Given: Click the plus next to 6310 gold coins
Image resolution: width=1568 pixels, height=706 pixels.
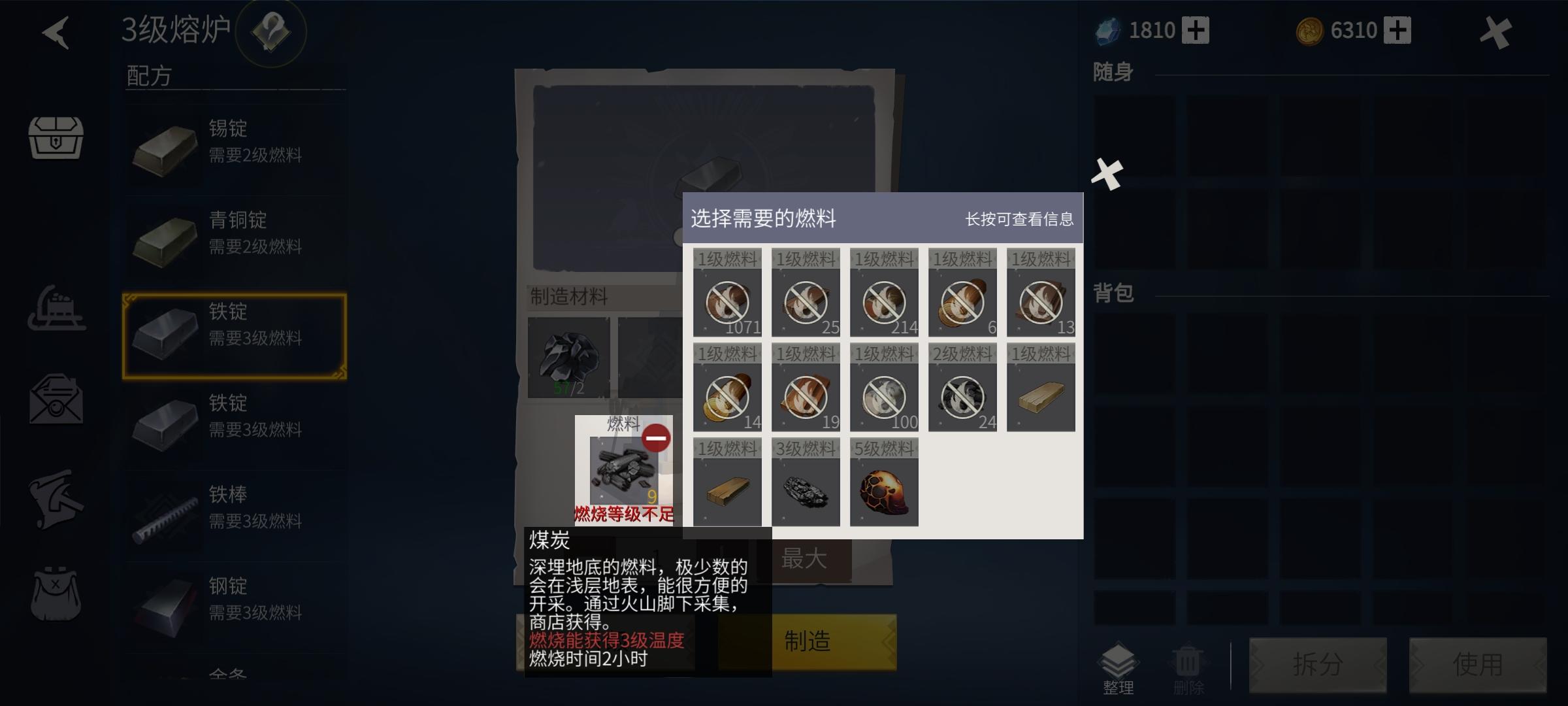Looking at the screenshot, I should tap(1398, 29).
